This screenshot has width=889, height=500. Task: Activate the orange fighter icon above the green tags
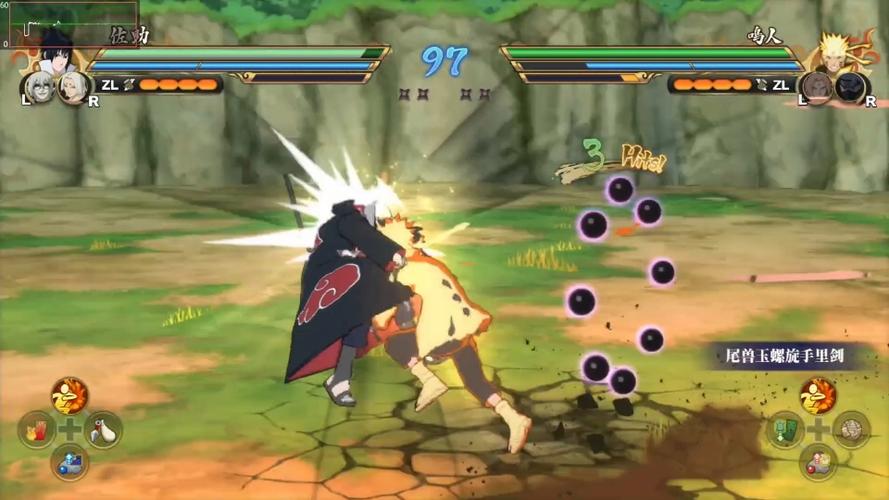pos(818,396)
